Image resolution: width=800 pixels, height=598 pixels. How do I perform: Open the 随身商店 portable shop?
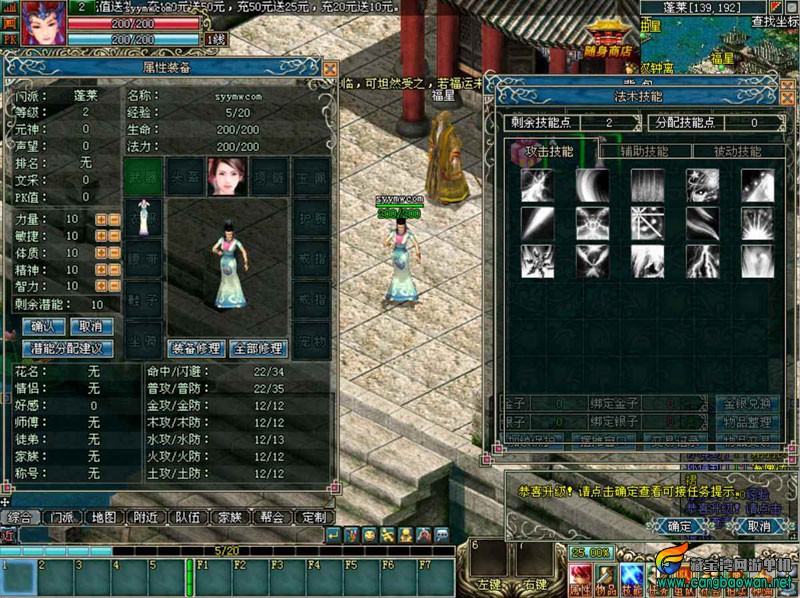[x=614, y=40]
